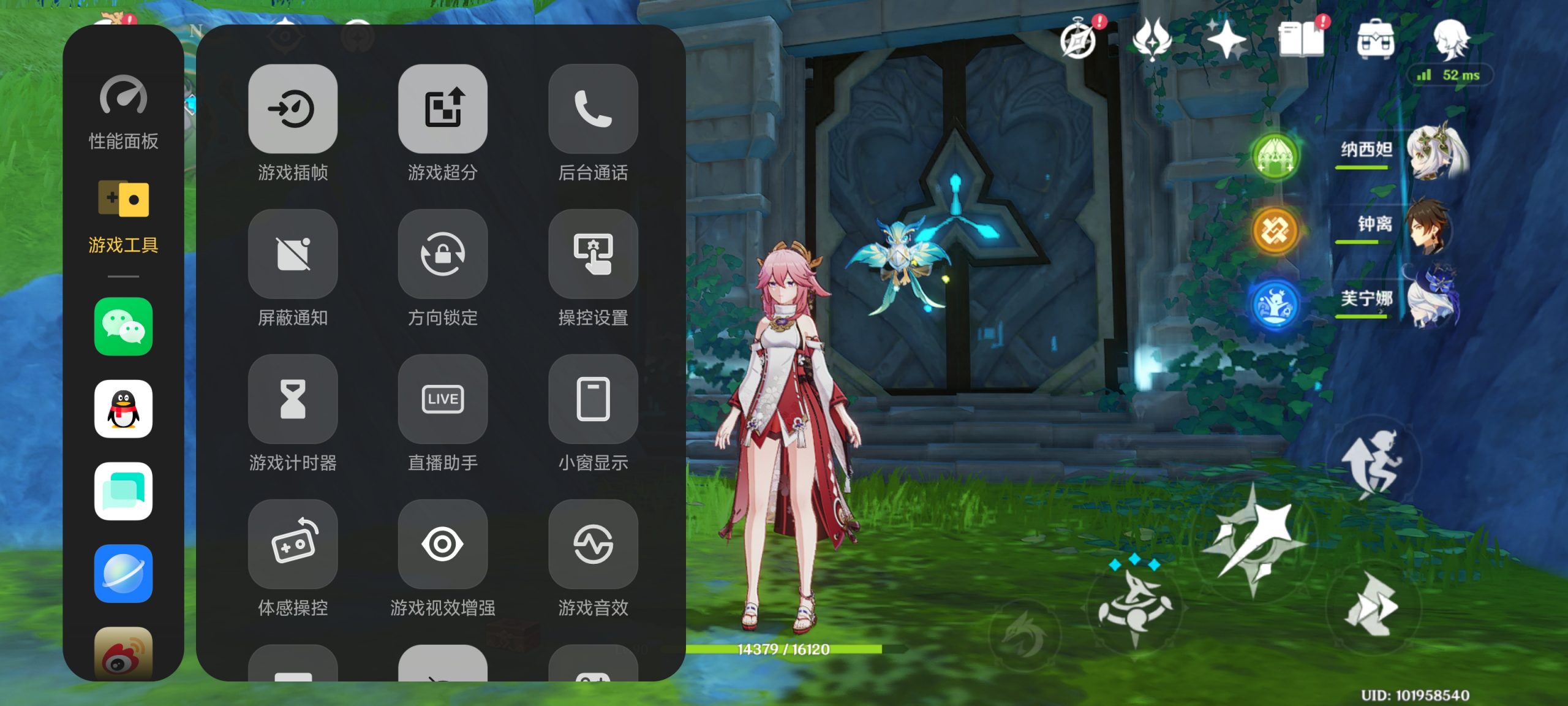Toggle 游戏超分 super resolution
The image size is (1568, 706).
(x=442, y=109)
